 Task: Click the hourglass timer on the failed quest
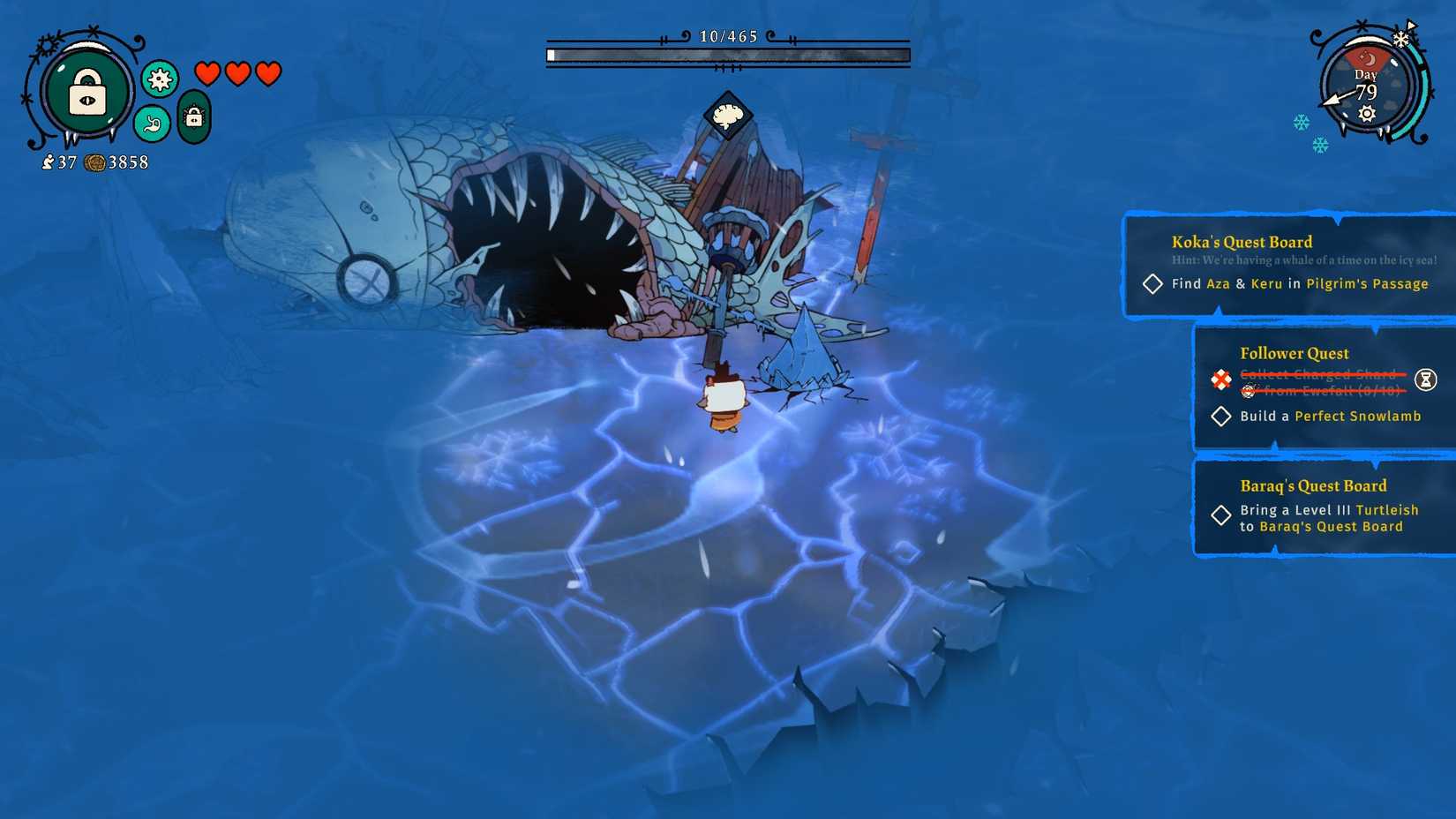click(1427, 379)
